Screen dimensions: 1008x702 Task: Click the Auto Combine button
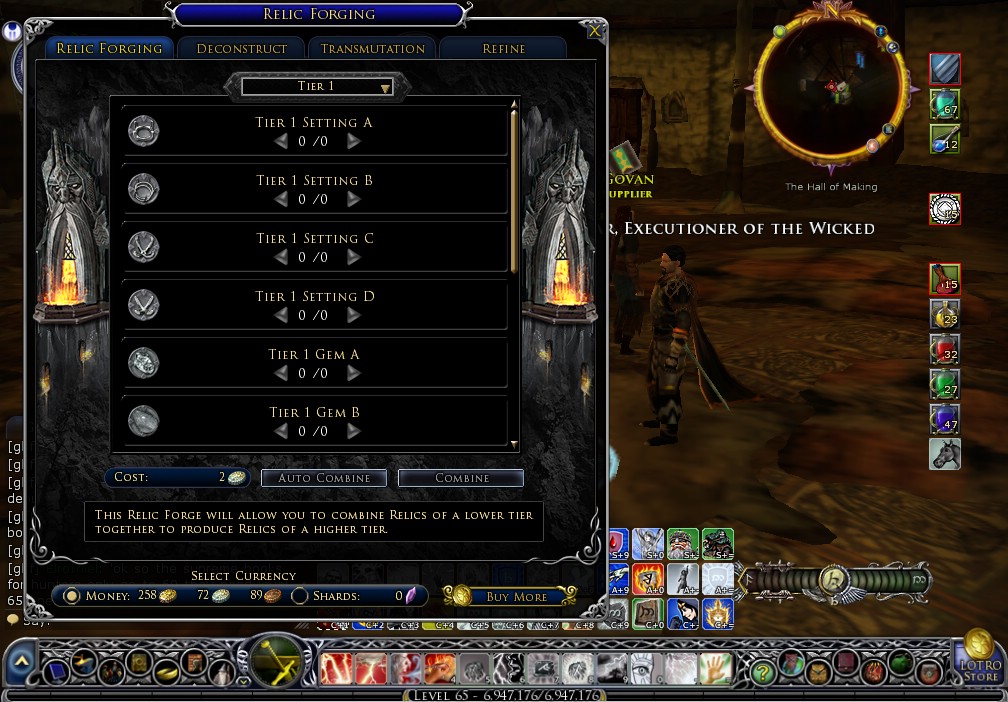(x=323, y=478)
